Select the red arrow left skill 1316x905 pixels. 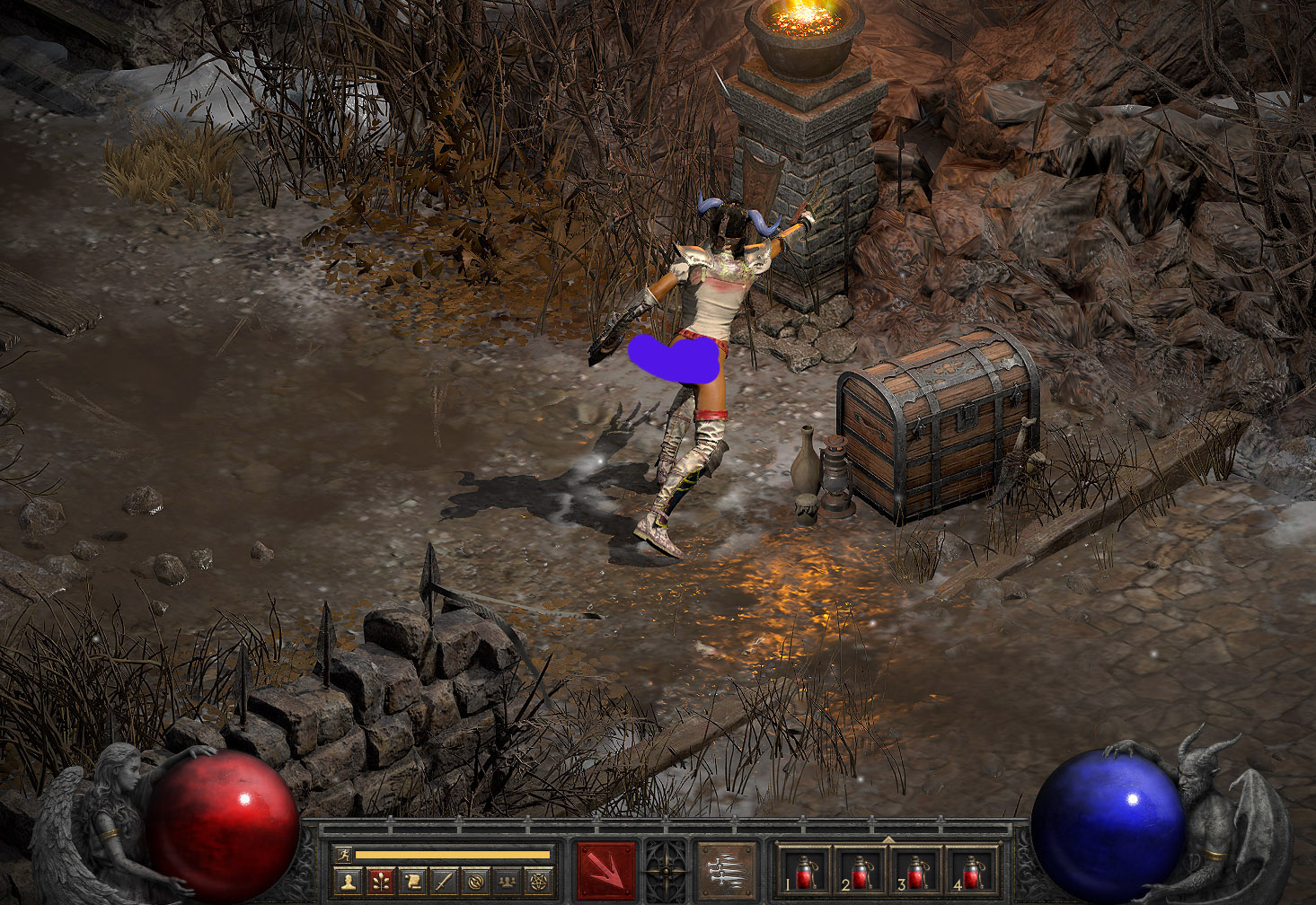(x=605, y=870)
